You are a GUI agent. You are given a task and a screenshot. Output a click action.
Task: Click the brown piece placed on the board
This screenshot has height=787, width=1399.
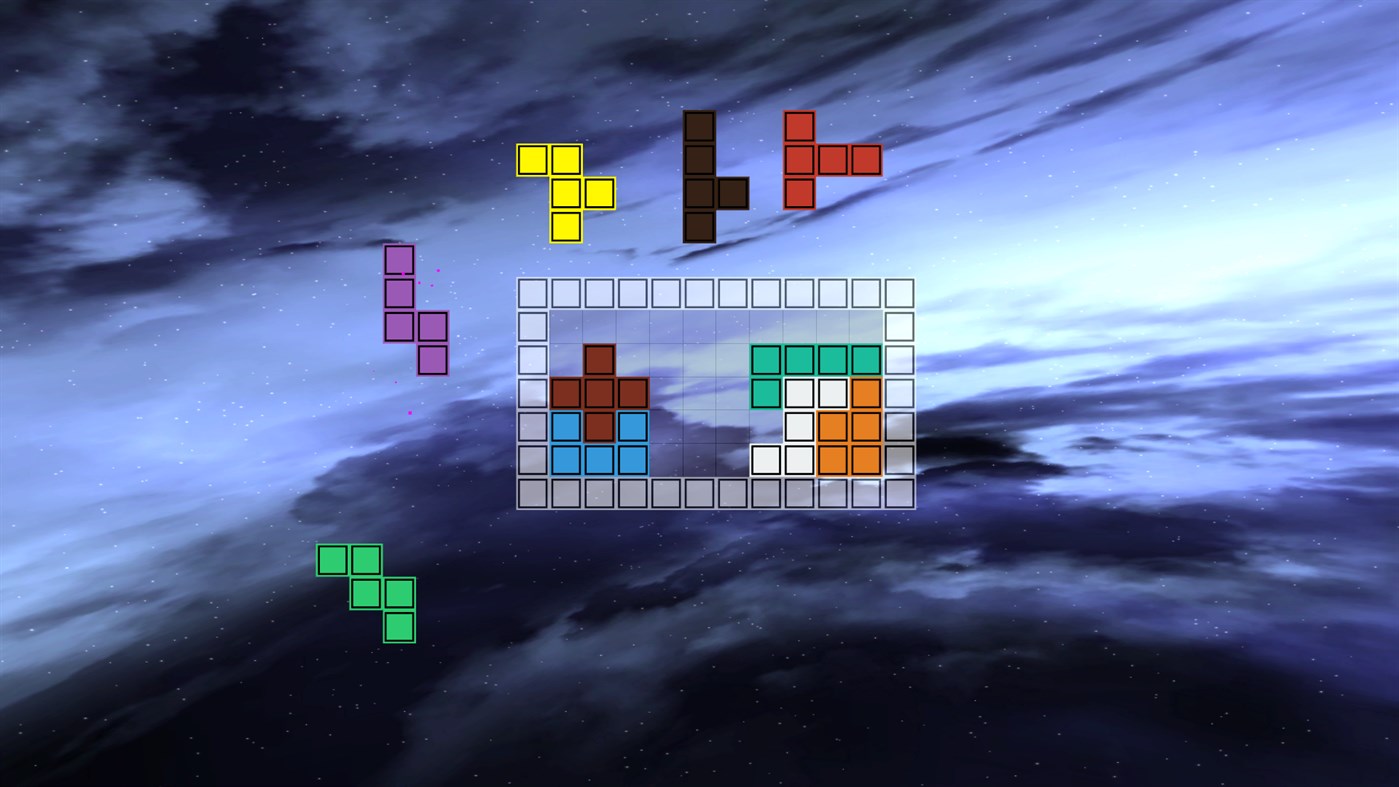coord(598,395)
